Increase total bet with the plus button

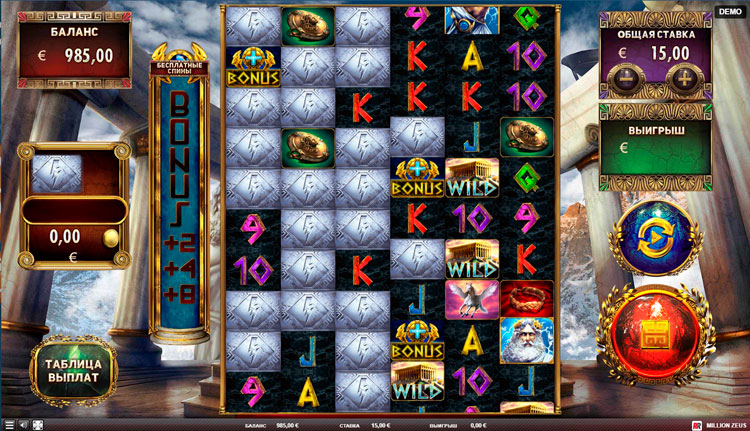coord(682,77)
